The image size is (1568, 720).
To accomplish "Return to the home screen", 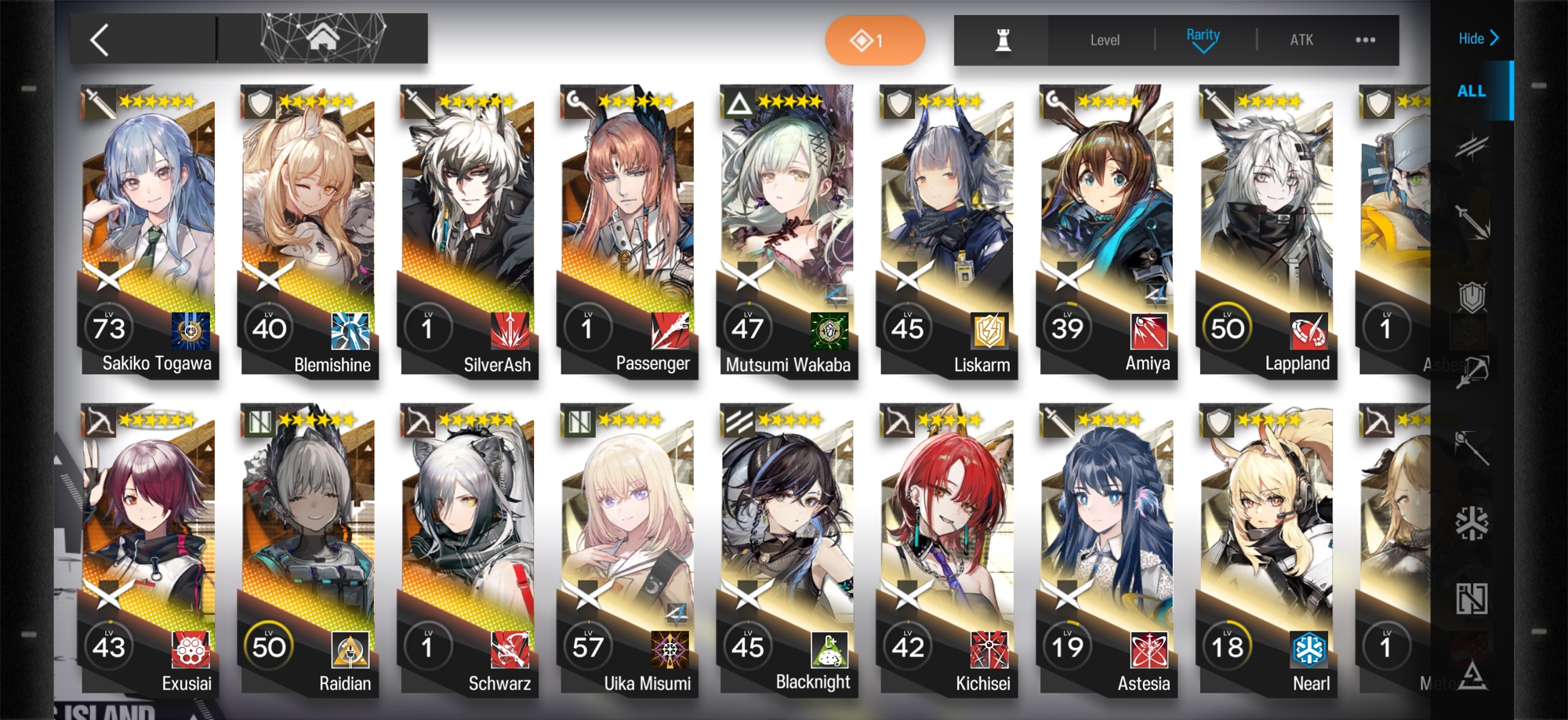I will point(322,38).
